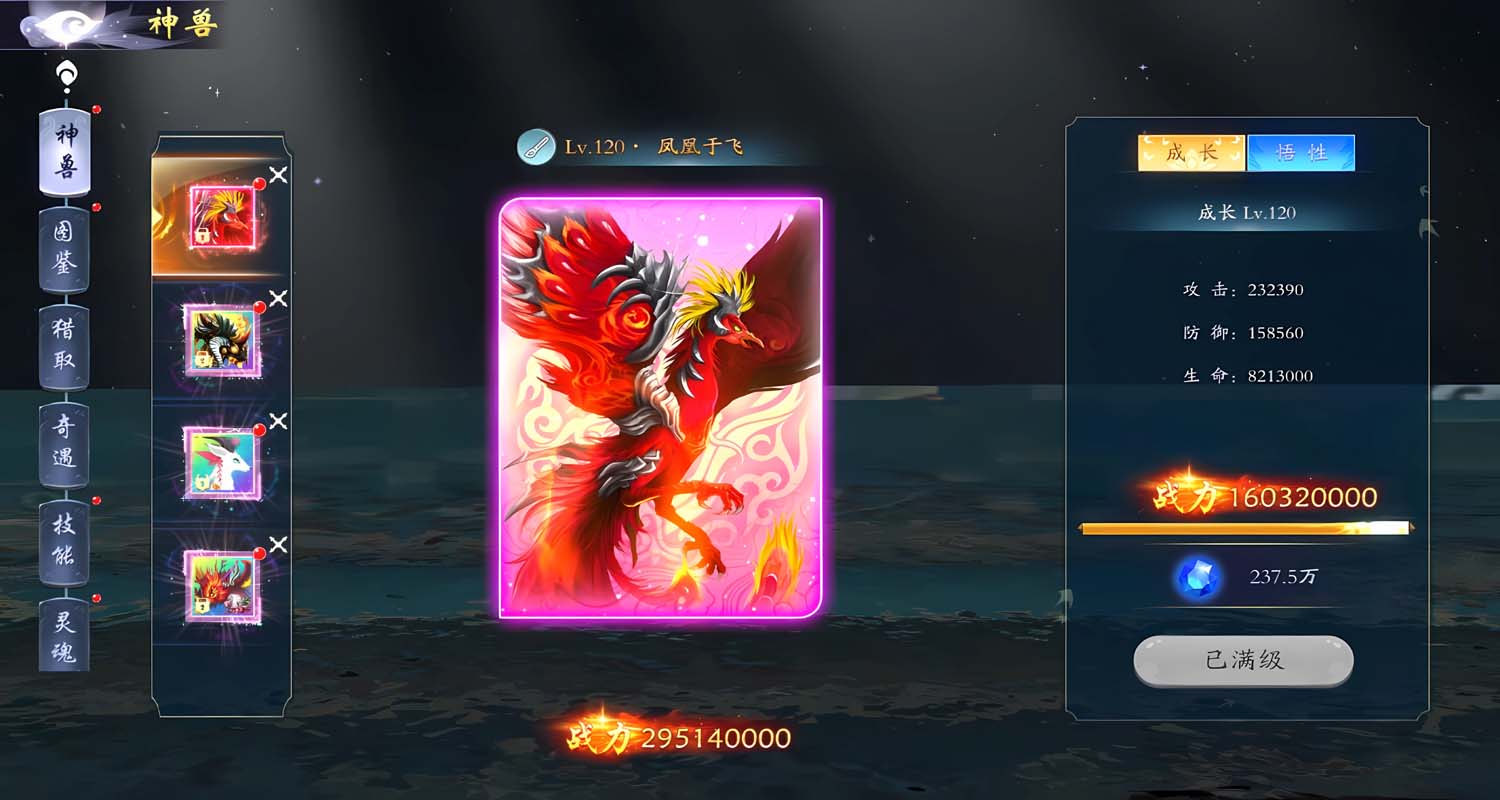Image resolution: width=1500 pixels, height=800 pixels.
Task: Select the red phoenix beast slot
Action: (222, 217)
